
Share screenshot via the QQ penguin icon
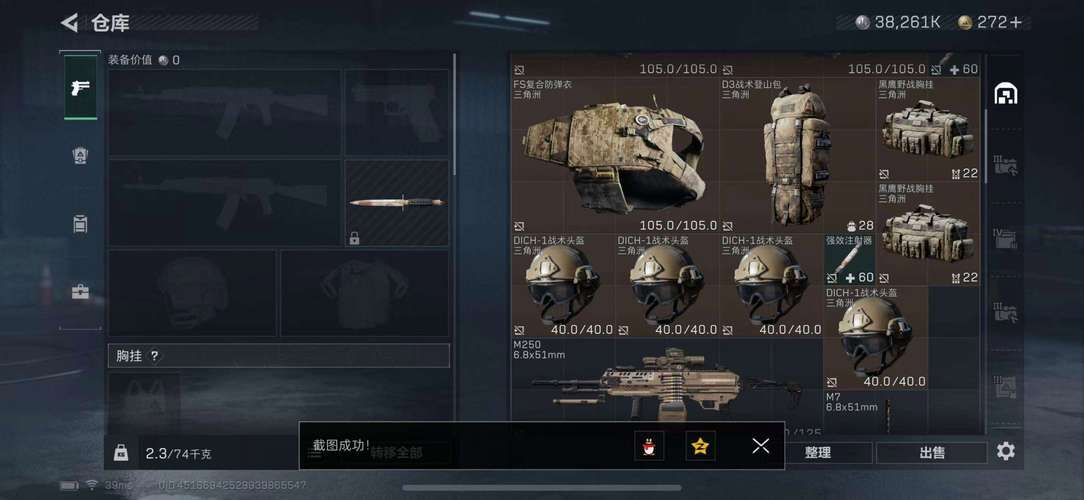[649, 446]
